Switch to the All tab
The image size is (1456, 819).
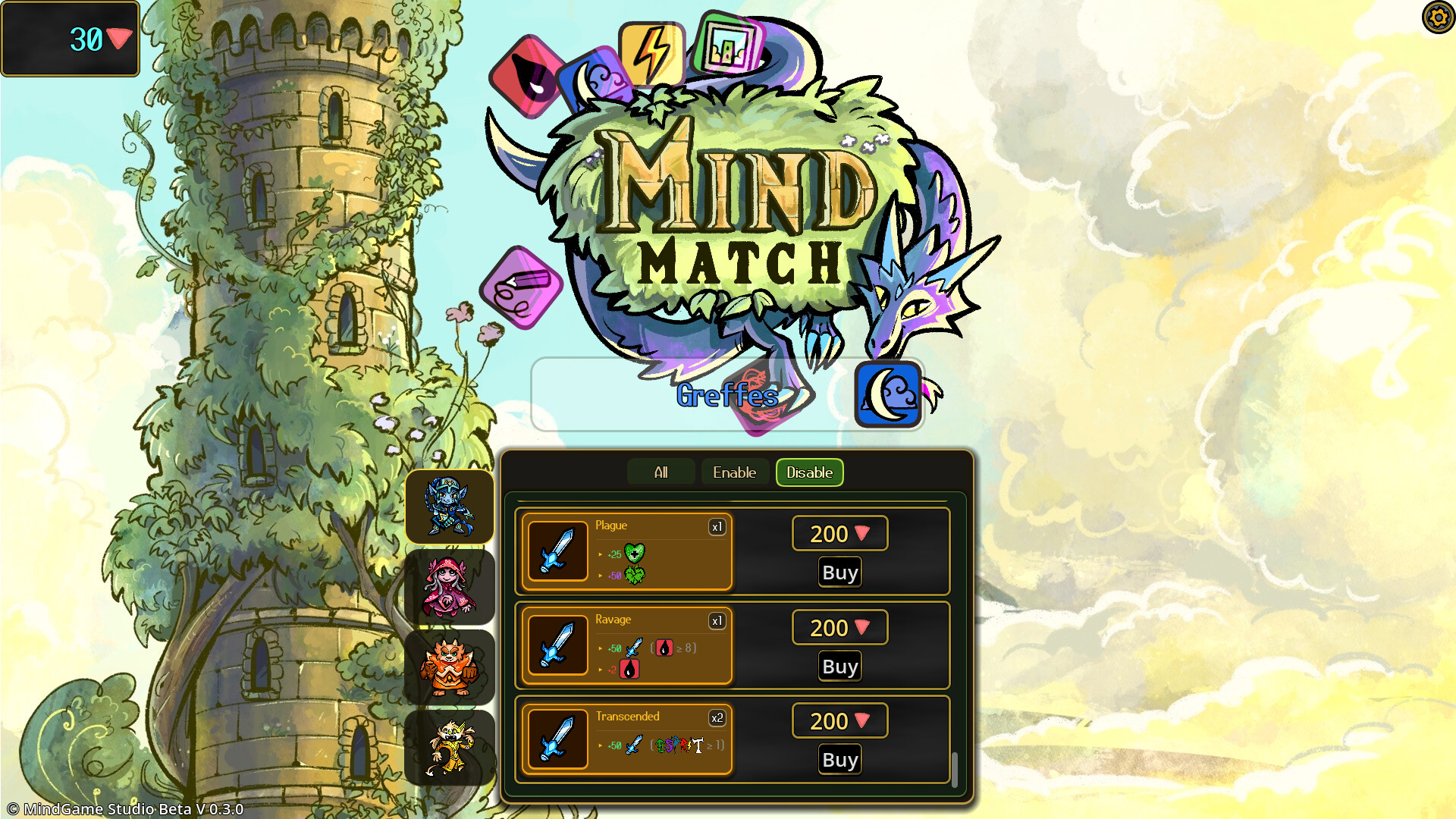(x=661, y=472)
